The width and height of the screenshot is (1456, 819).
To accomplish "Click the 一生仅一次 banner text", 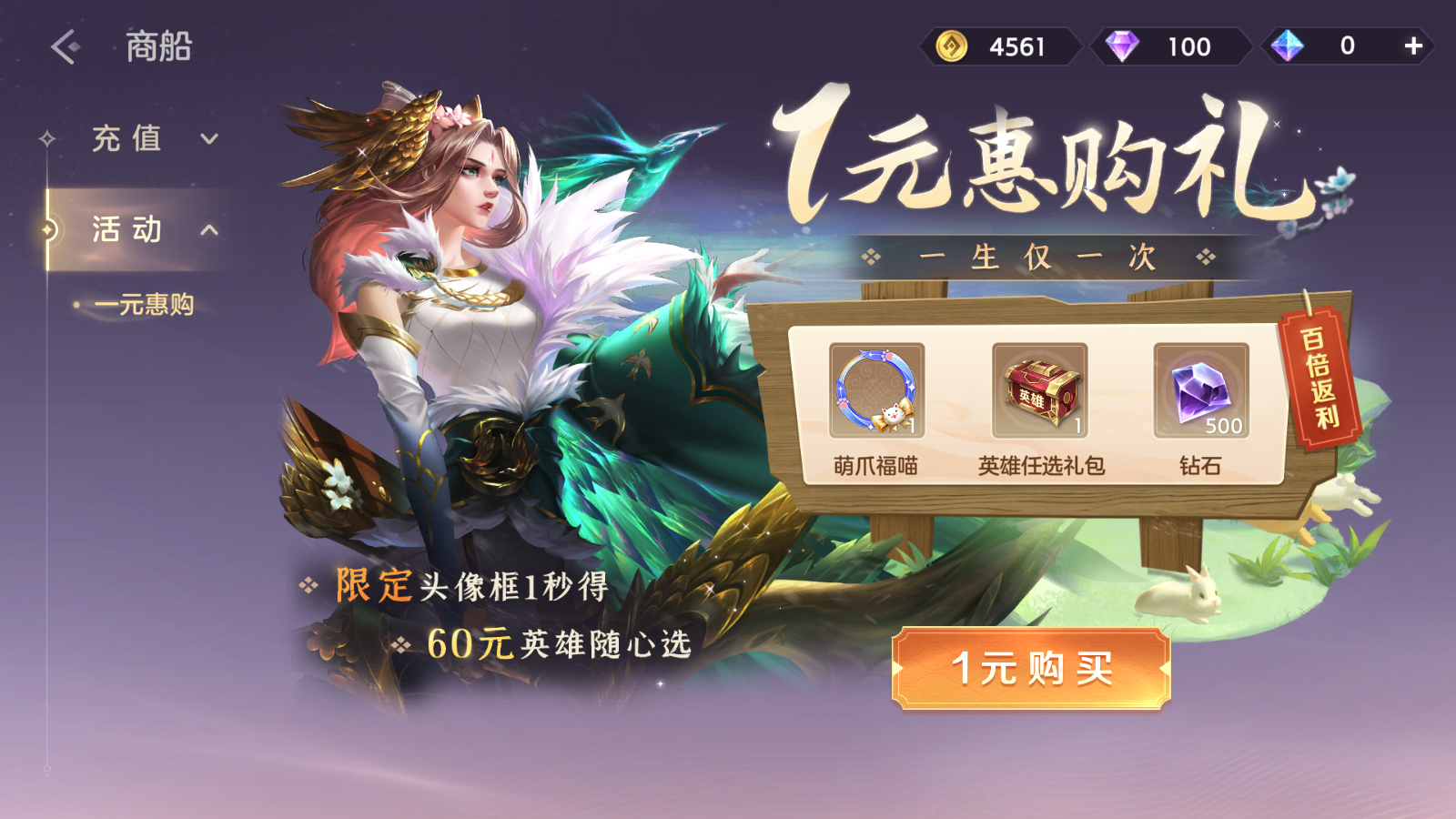I will (x=1039, y=257).
